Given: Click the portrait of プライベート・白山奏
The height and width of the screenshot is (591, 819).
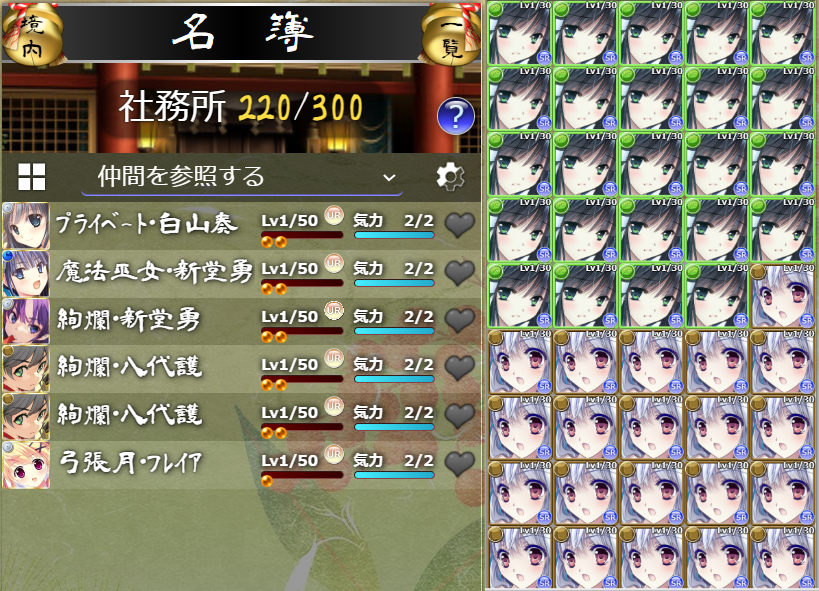Looking at the screenshot, I should (26, 225).
